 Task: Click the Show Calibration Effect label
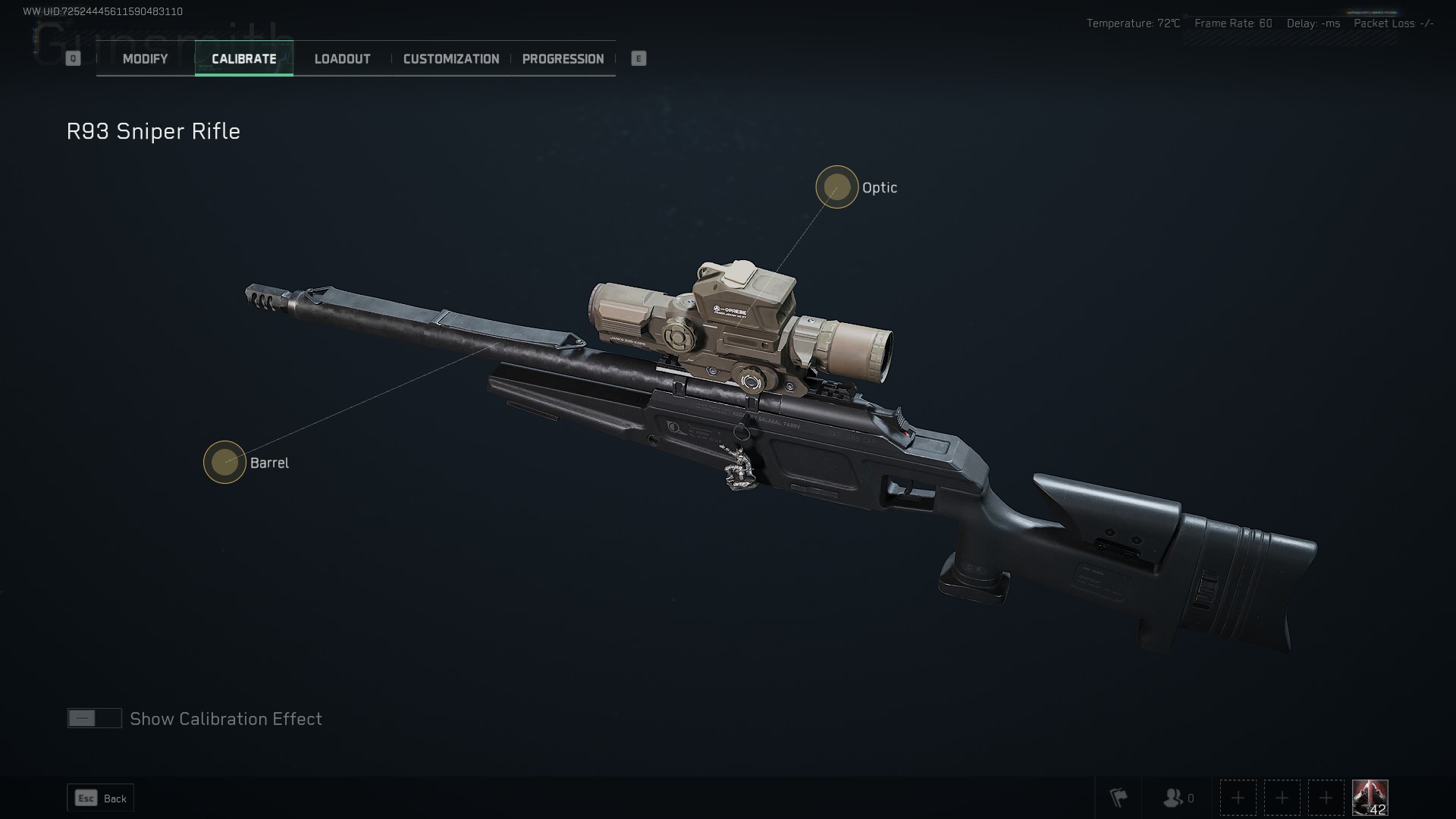coord(225,718)
